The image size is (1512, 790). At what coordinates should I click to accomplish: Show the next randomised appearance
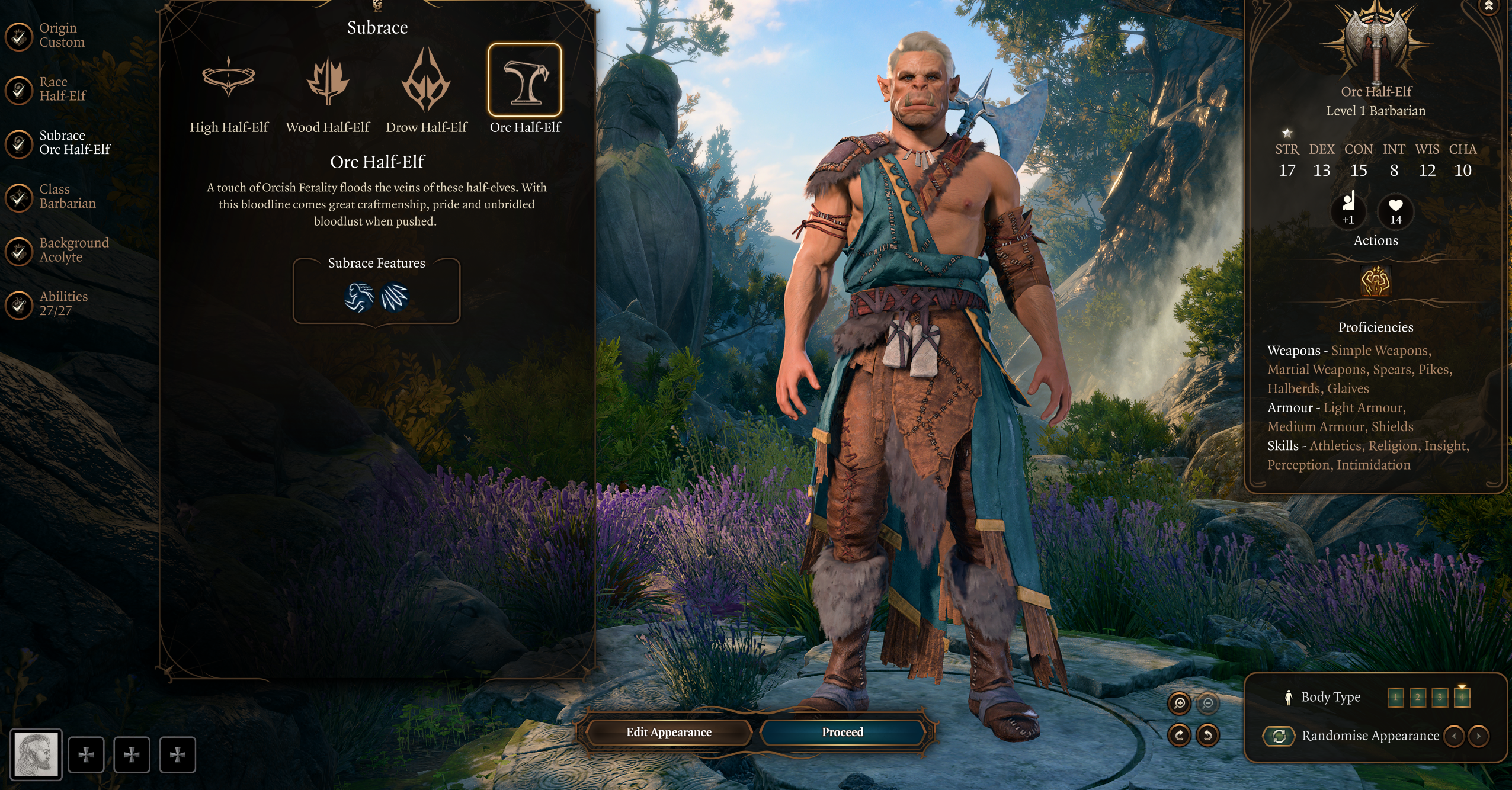(x=1479, y=736)
